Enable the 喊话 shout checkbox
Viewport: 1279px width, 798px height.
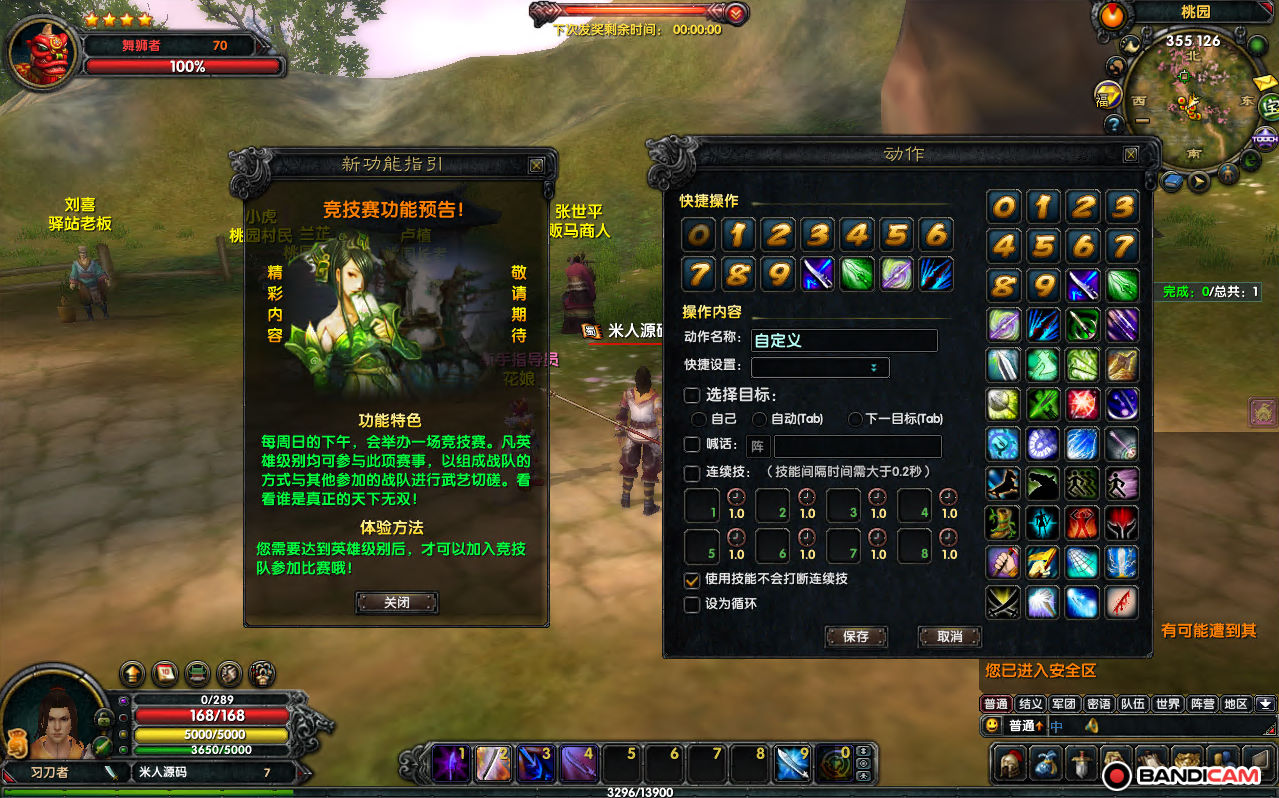click(x=692, y=445)
